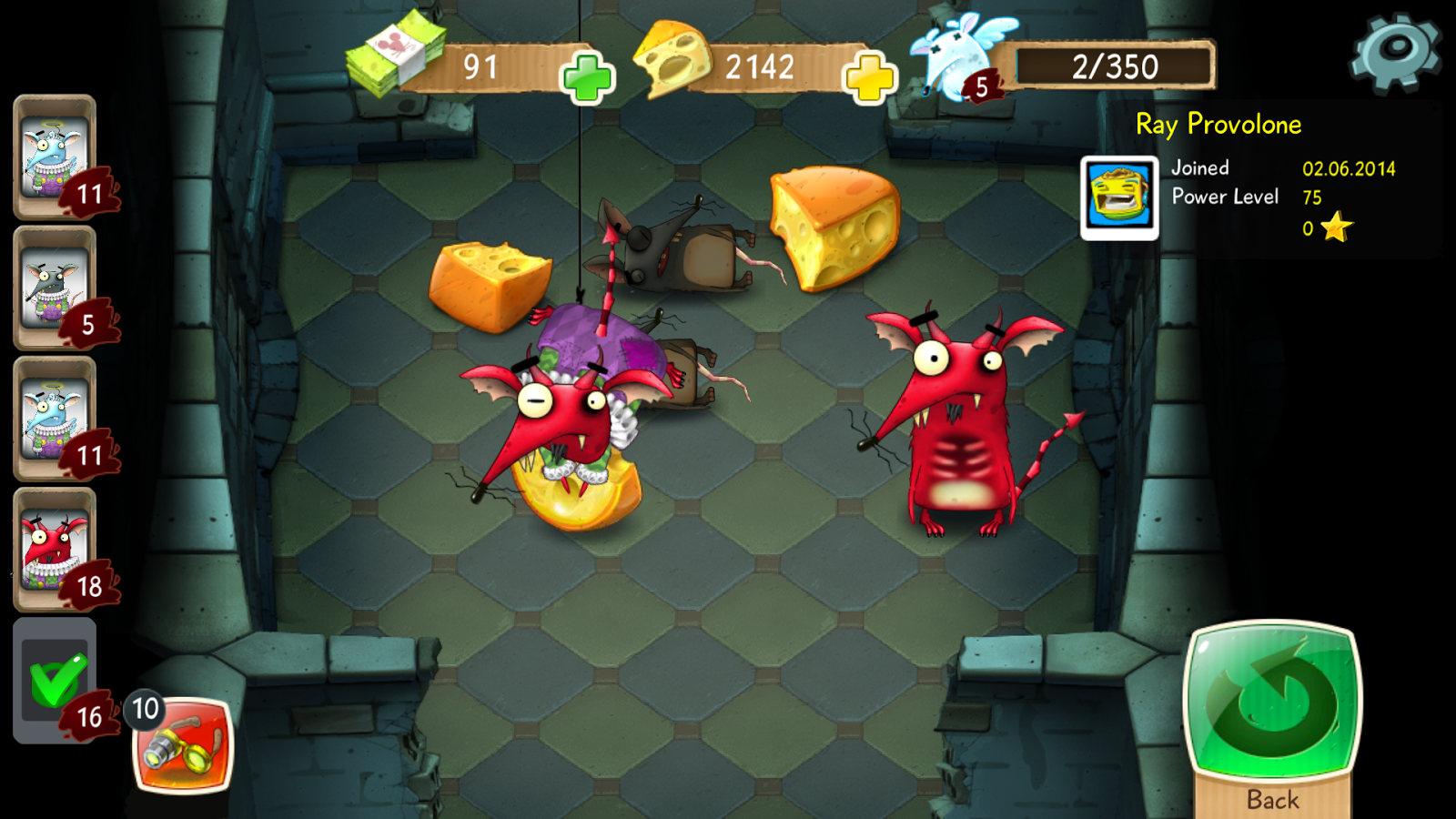Image resolution: width=1456 pixels, height=819 pixels.
Task: Select the grey mouse card showing 5
Action: (56, 288)
